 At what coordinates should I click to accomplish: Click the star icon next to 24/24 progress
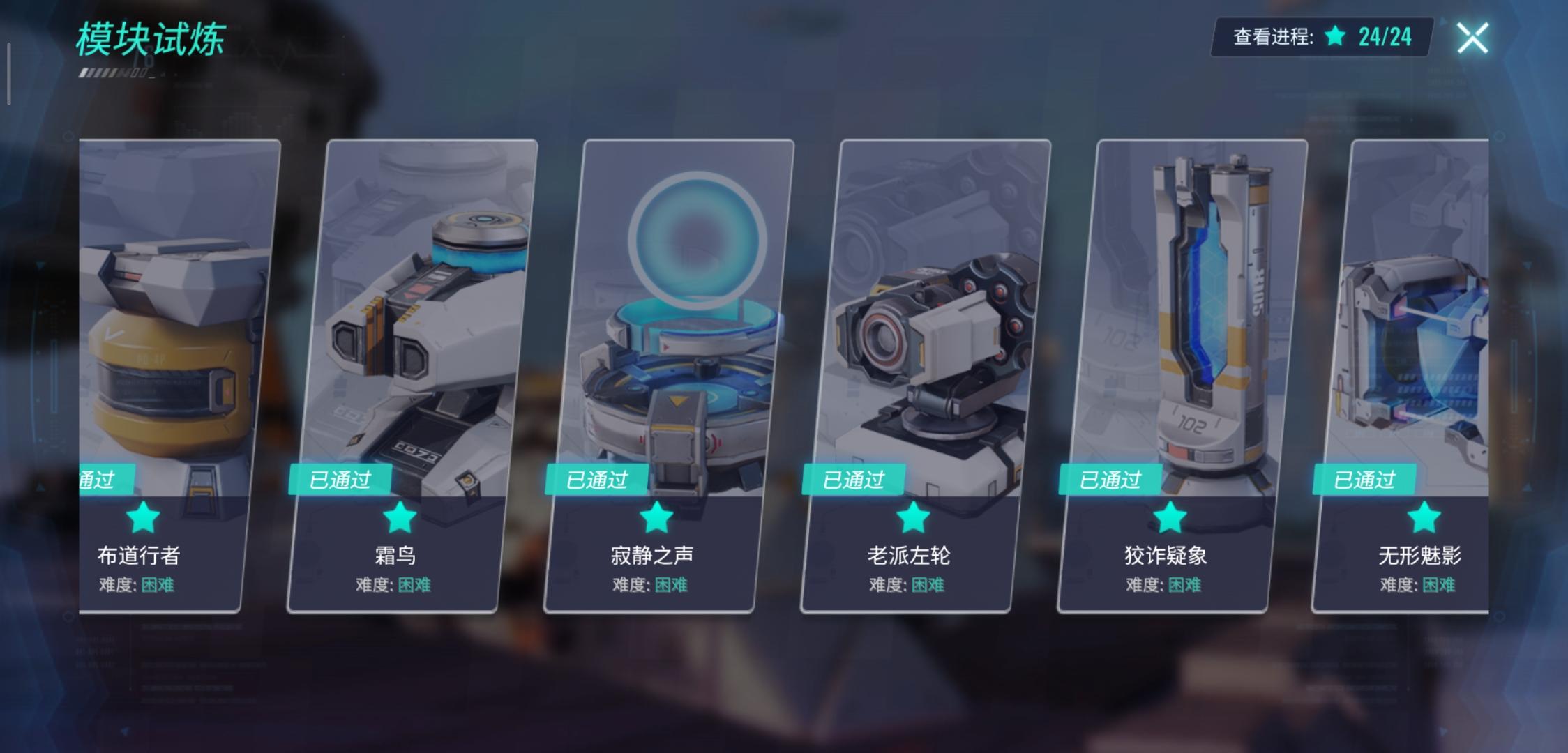[x=1334, y=39]
